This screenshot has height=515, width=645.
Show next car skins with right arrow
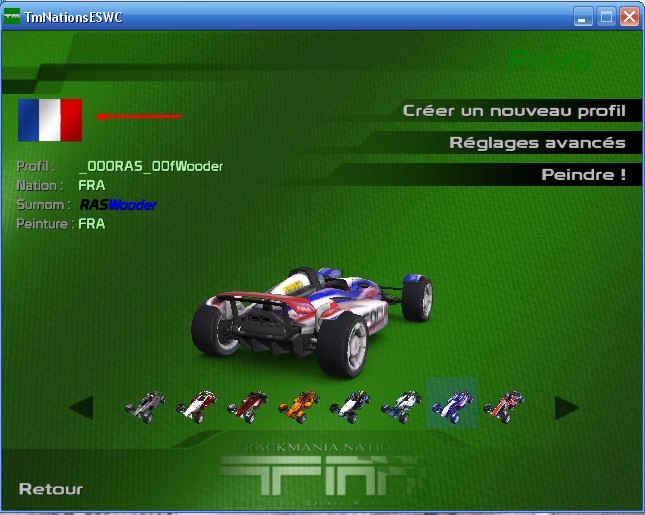(566, 407)
